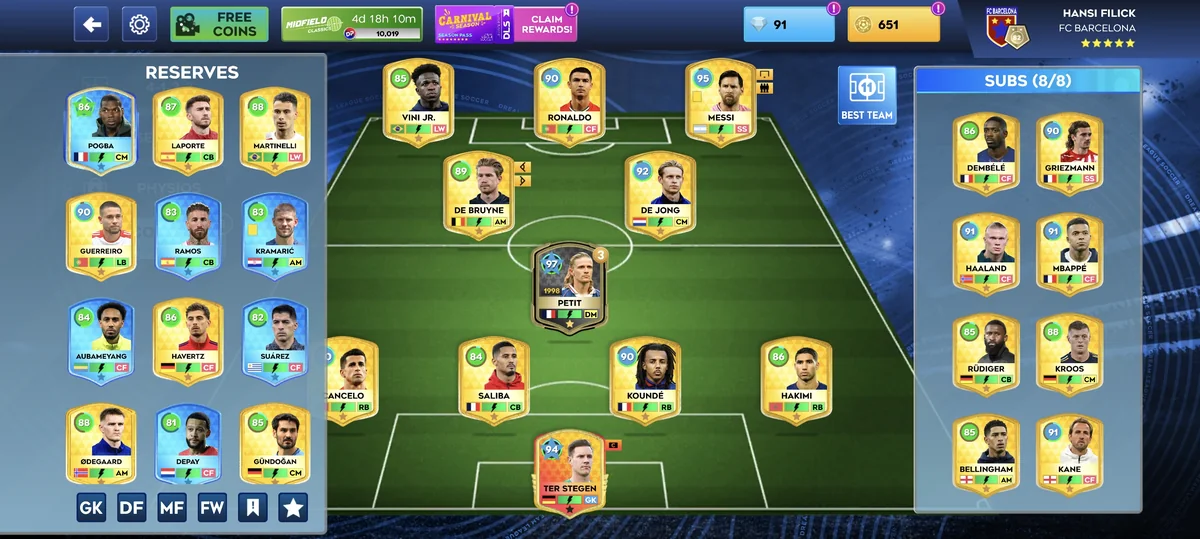1200x539 pixels.
Task: Apply the Best Team lineup
Action: [x=866, y=97]
